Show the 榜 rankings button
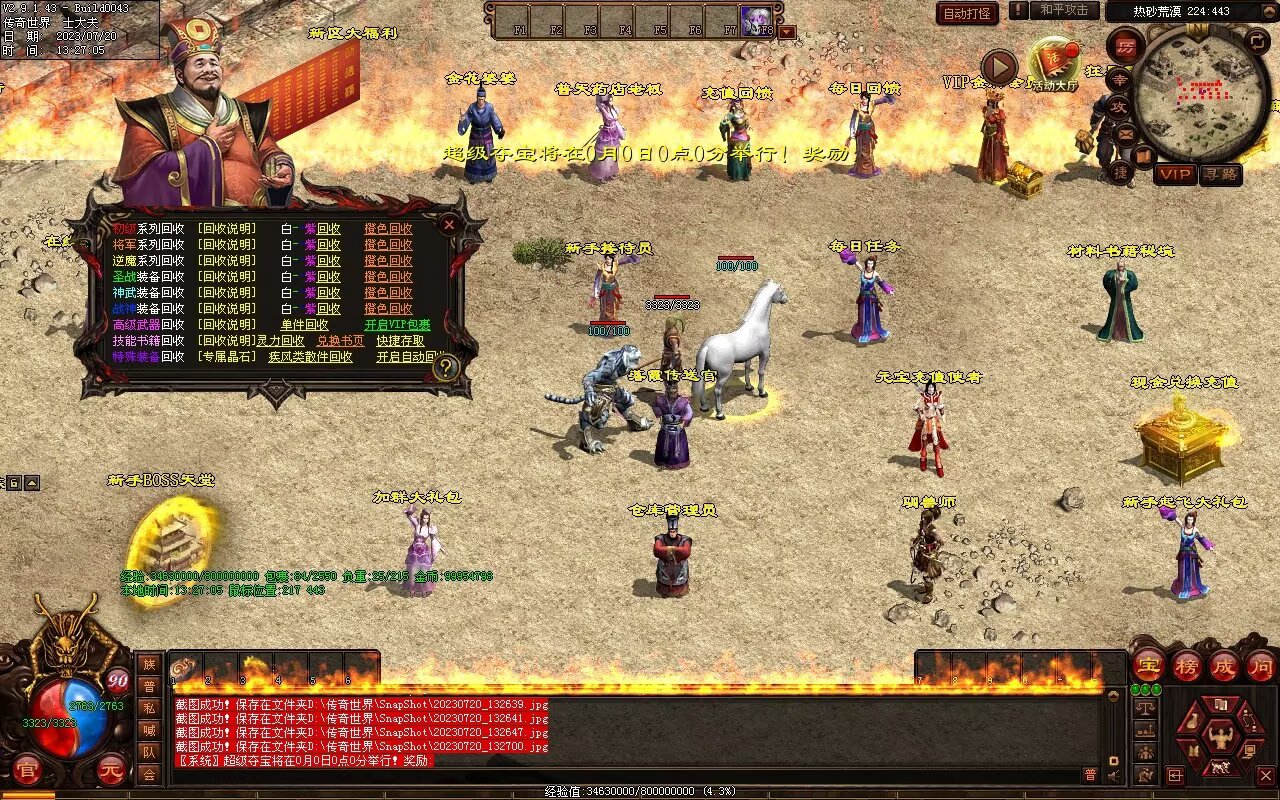This screenshot has width=1280, height=800. click(1186, 665)
